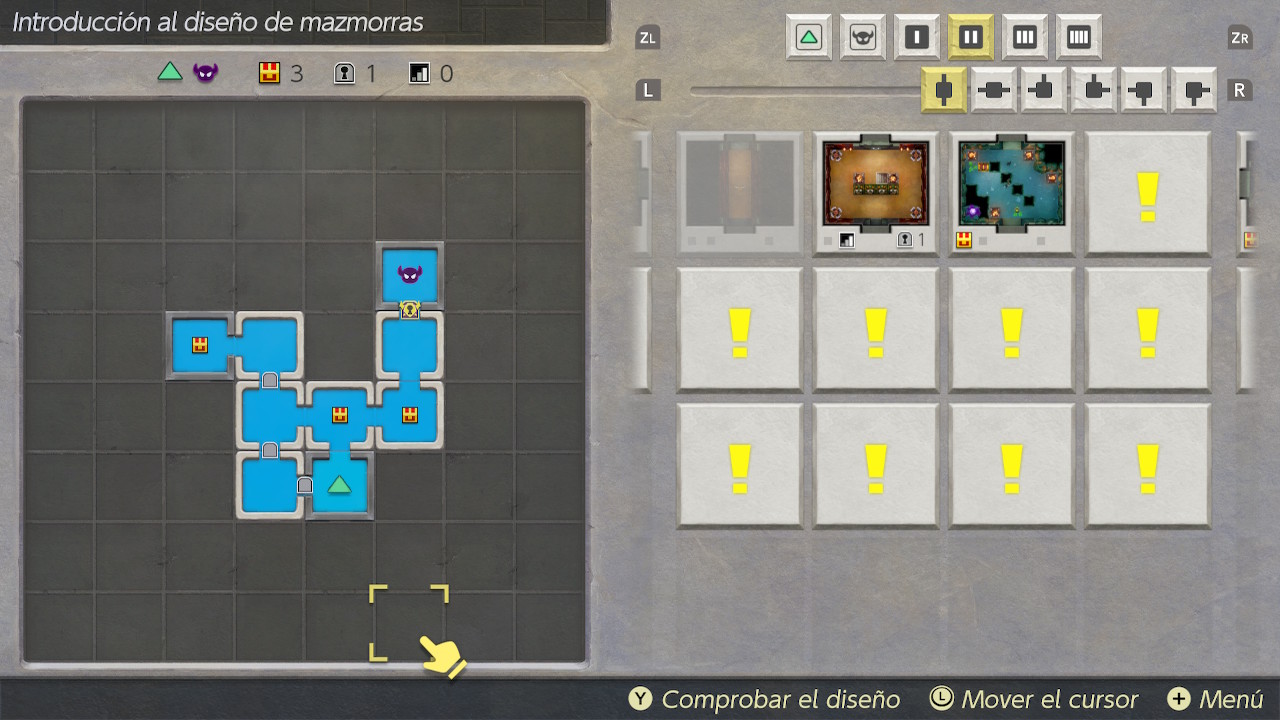Select the boss room tile on the grid

pyautogui.click(x=410, y=275)
